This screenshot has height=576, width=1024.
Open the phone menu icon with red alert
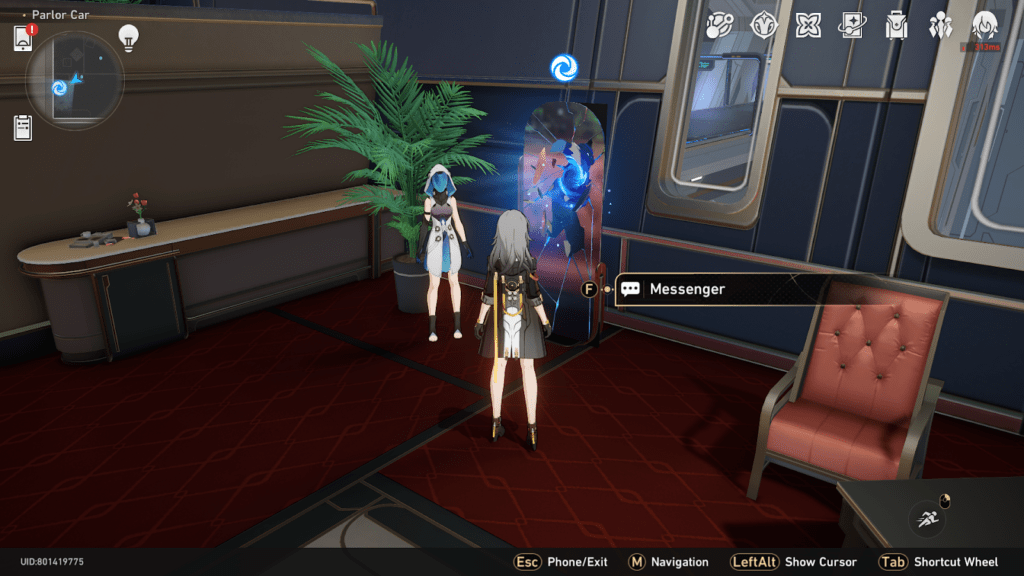click(23, 39)
